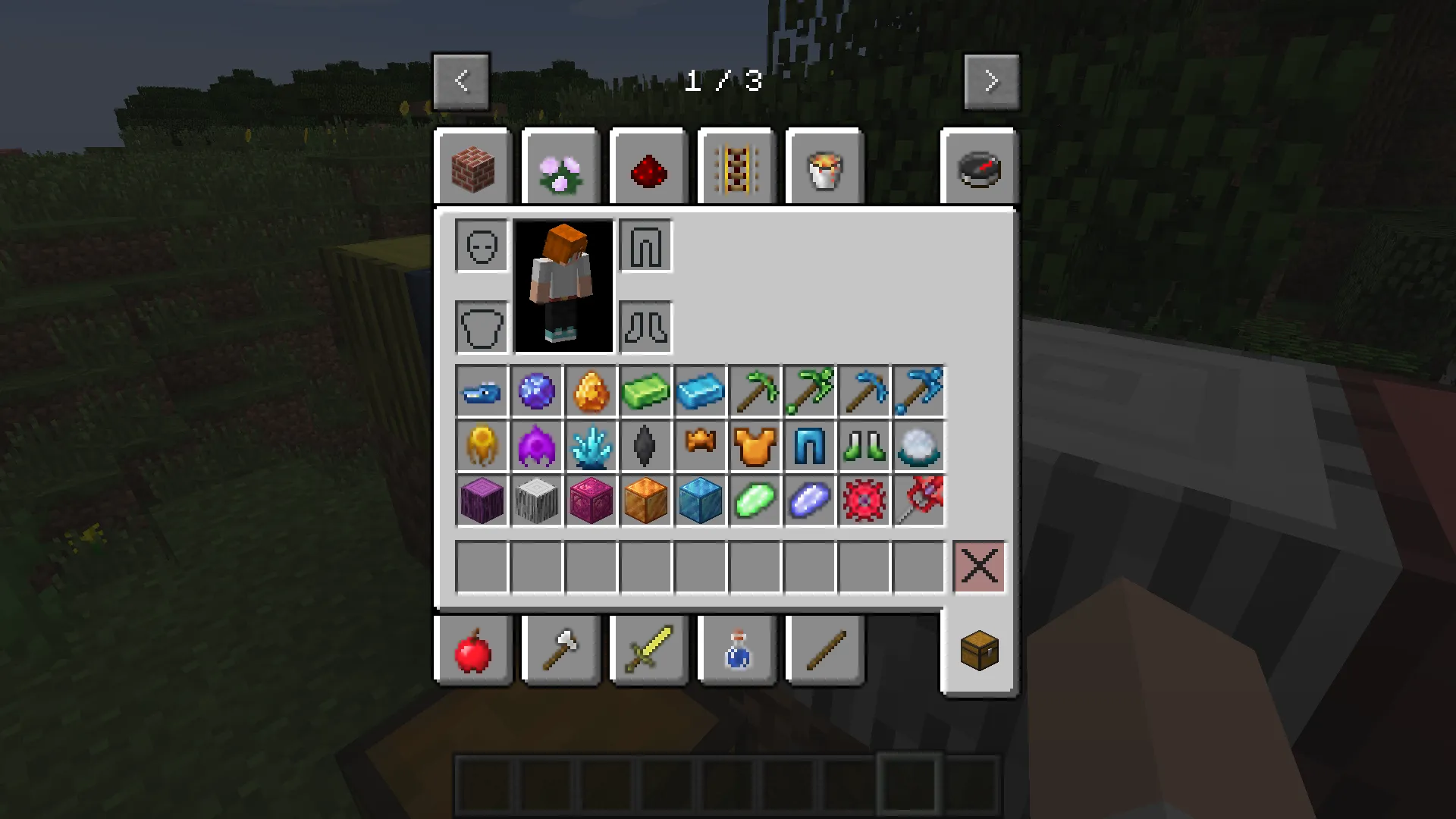Open the pink flower category tab
This screenshot has height=819, width=1456.
(x=560, y=167)
